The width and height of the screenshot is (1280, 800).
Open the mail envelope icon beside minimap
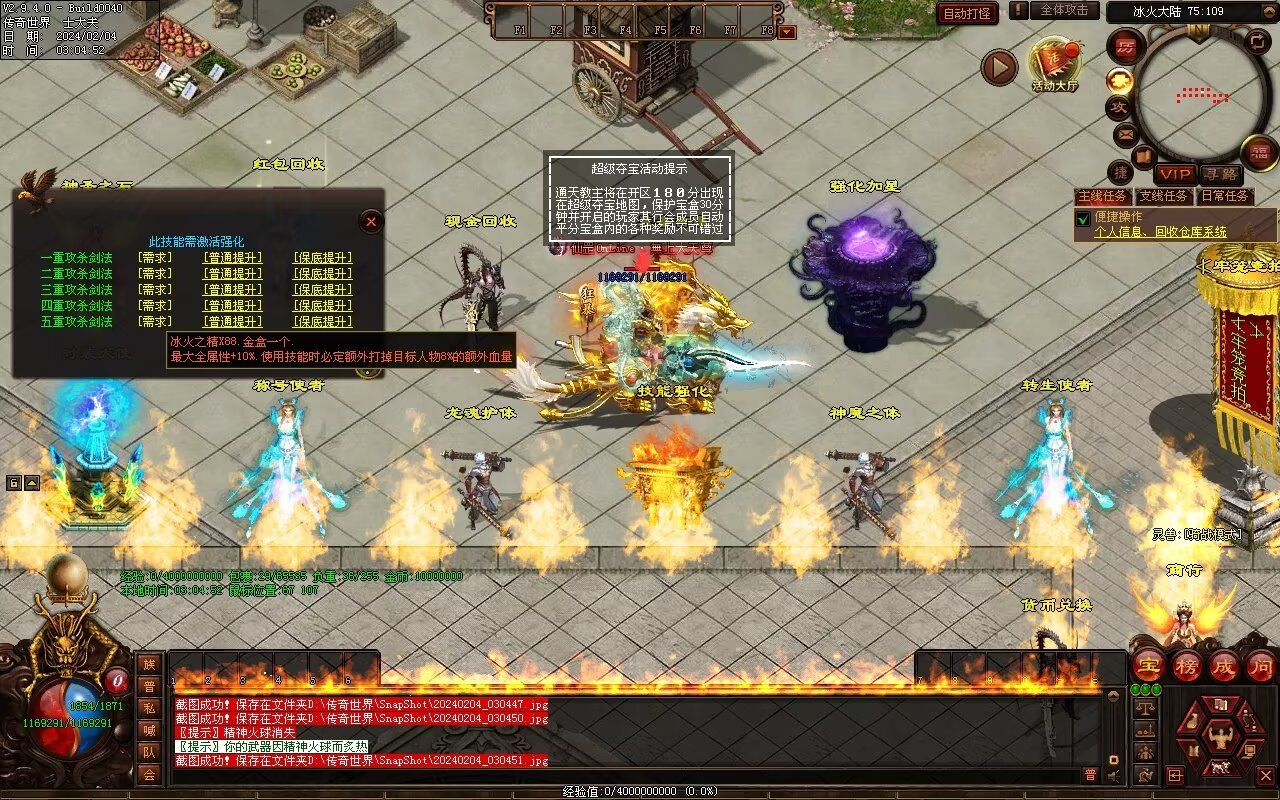[x=1125, y=133]
